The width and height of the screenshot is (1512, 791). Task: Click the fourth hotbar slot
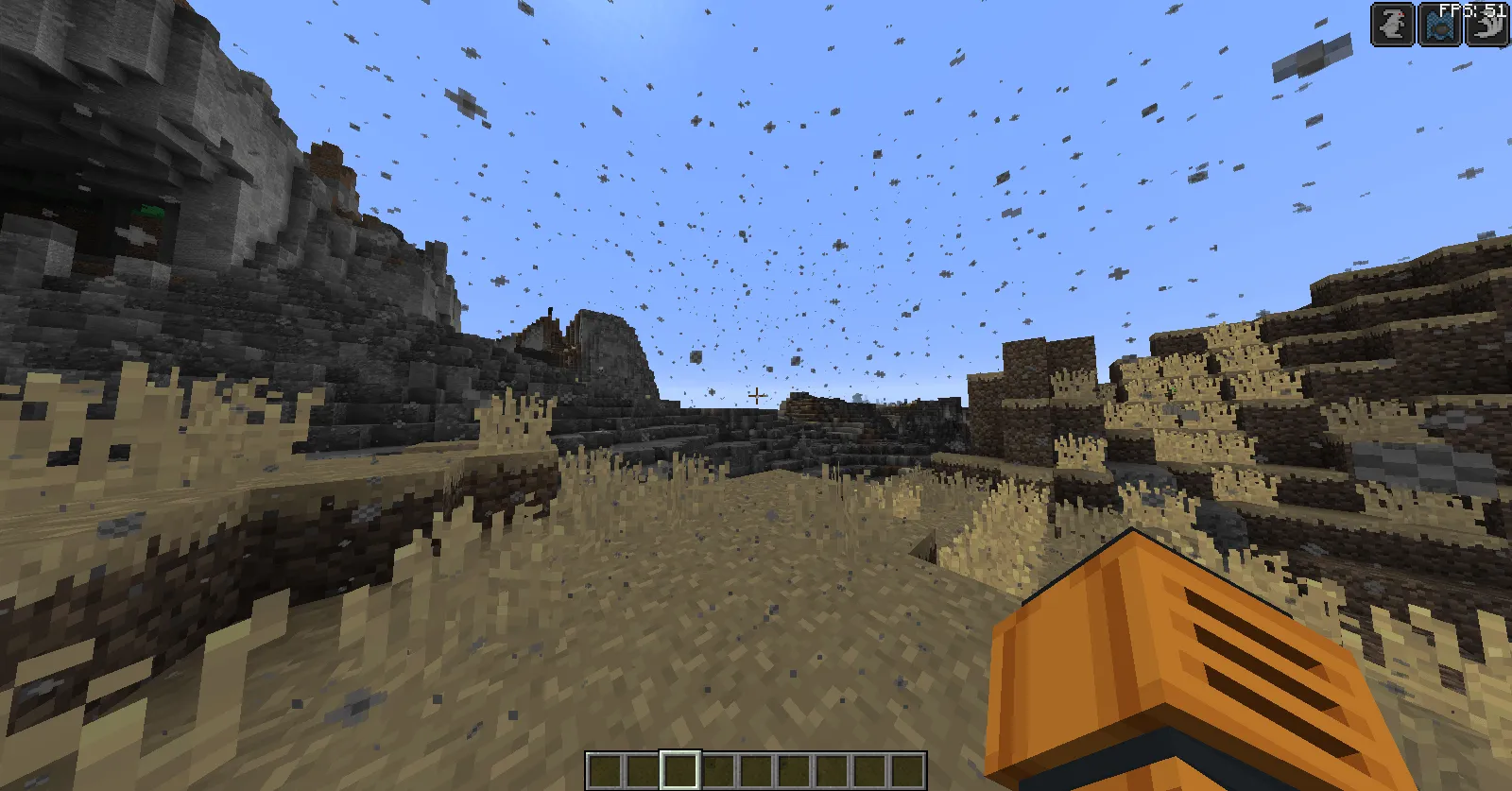pyautogui.click(x=721, y=770)
